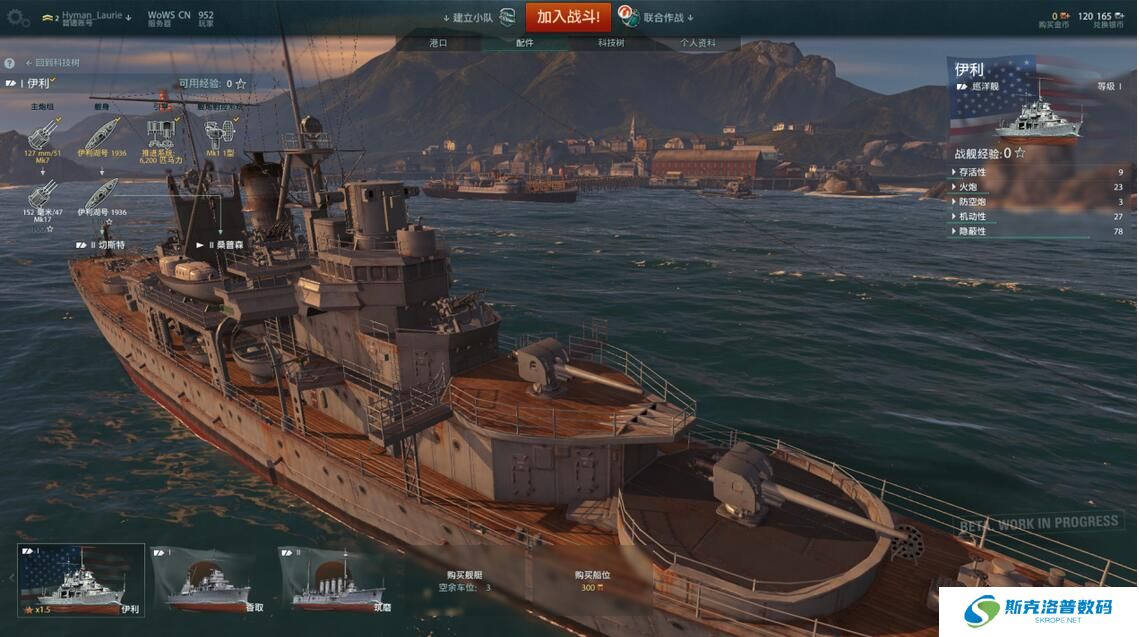Choose battle type via 联合作战 dropdown
Viewport: 1139px width, 637px height.
tap(660, 17)
